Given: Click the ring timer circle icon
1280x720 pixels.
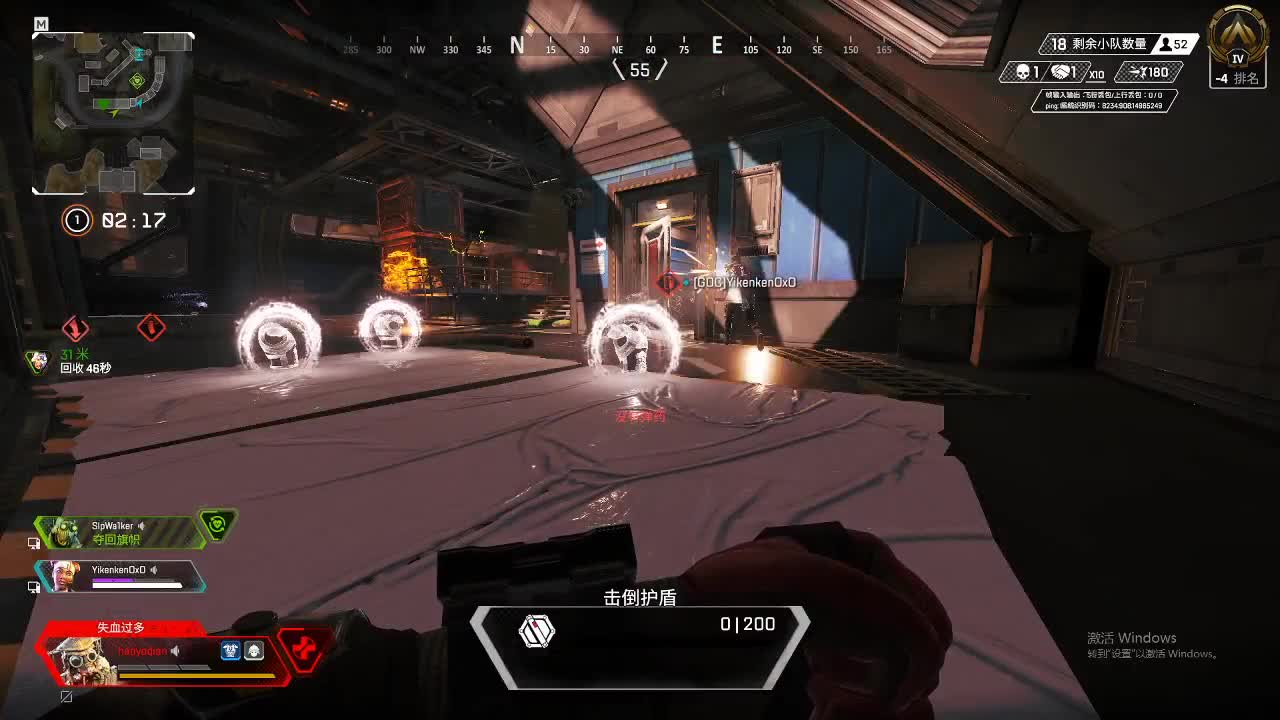Looking at the screenshot, I should pos(76,220).
